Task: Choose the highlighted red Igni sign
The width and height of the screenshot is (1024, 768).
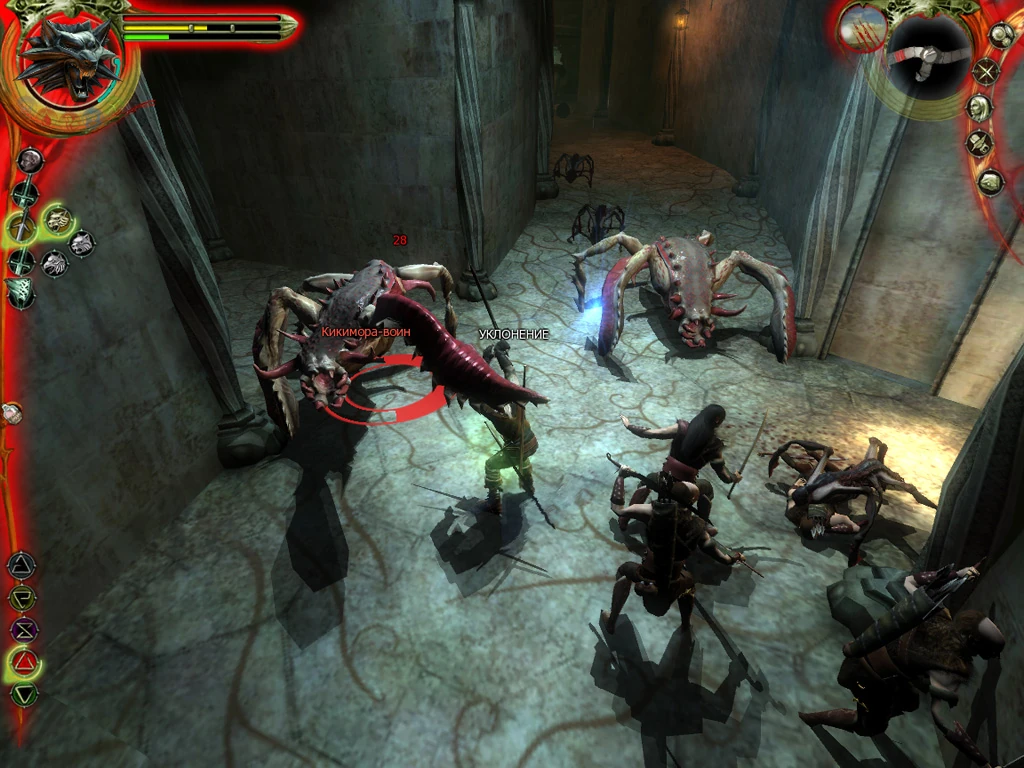Action: click(x=24, y=662)
